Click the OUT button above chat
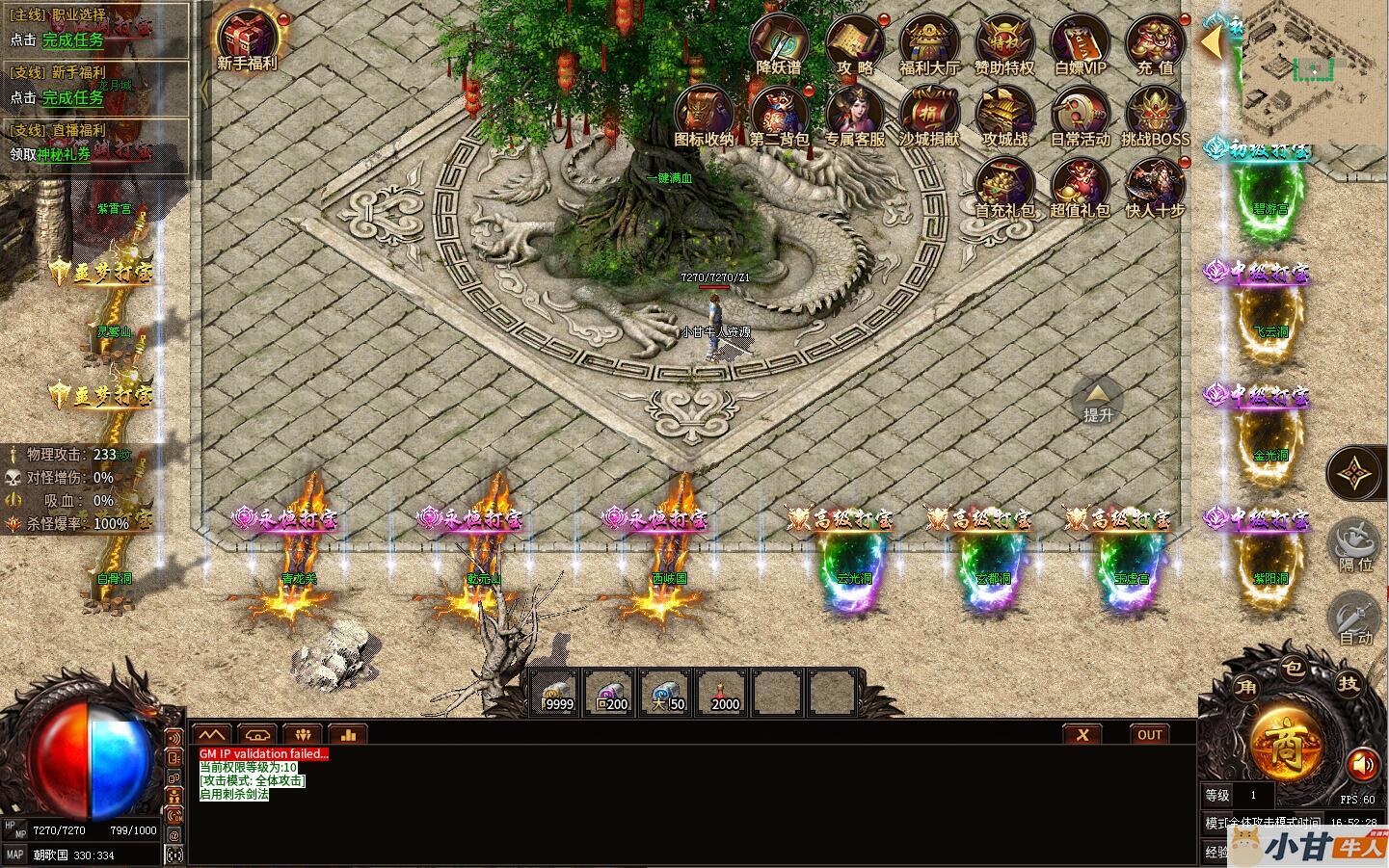Viewport: 1389px width, 868px height. (x=1150, y=734)
